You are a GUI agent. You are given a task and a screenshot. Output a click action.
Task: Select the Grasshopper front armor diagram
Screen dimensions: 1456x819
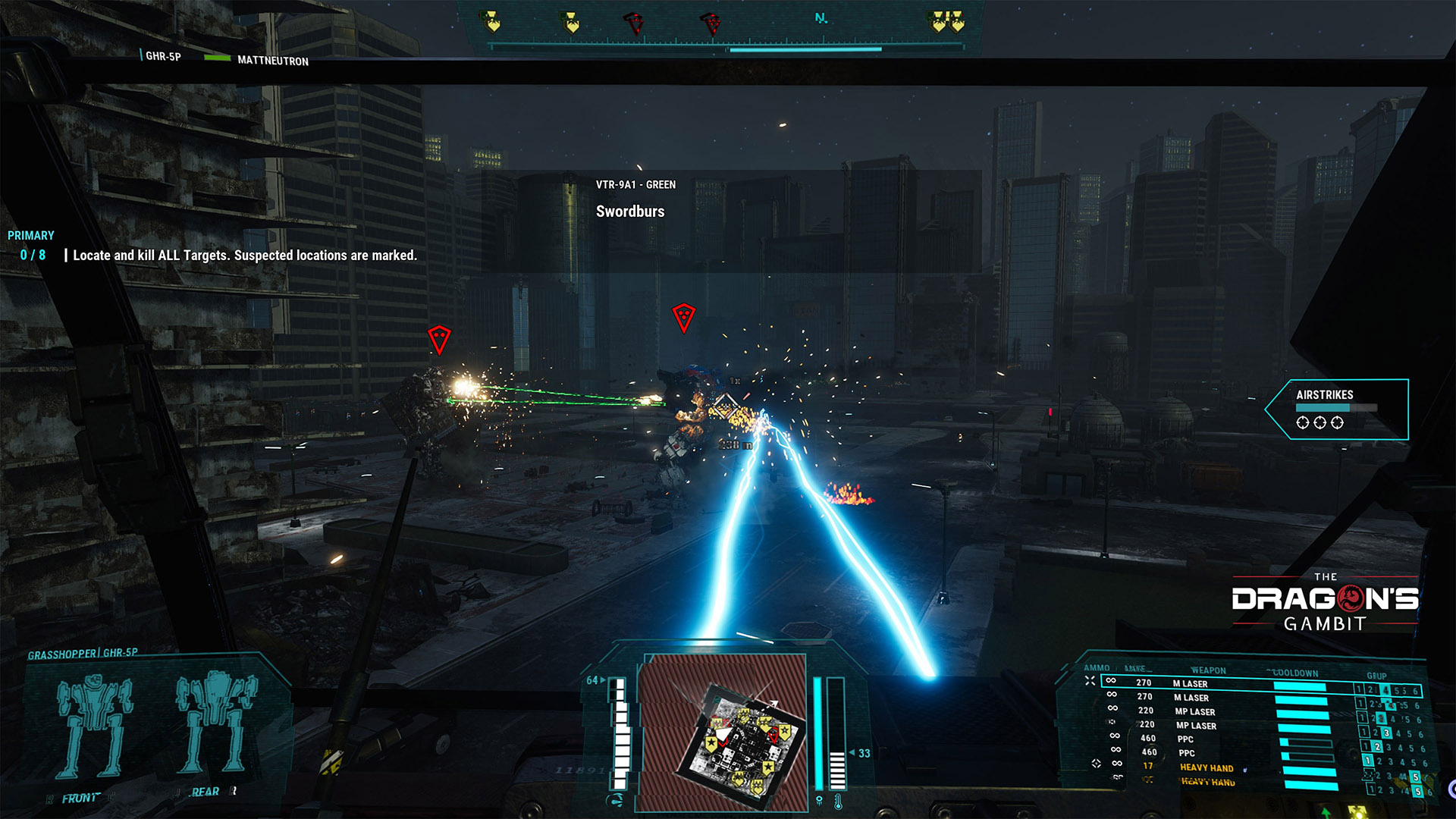pyautogui.click(x=95, y=726)
